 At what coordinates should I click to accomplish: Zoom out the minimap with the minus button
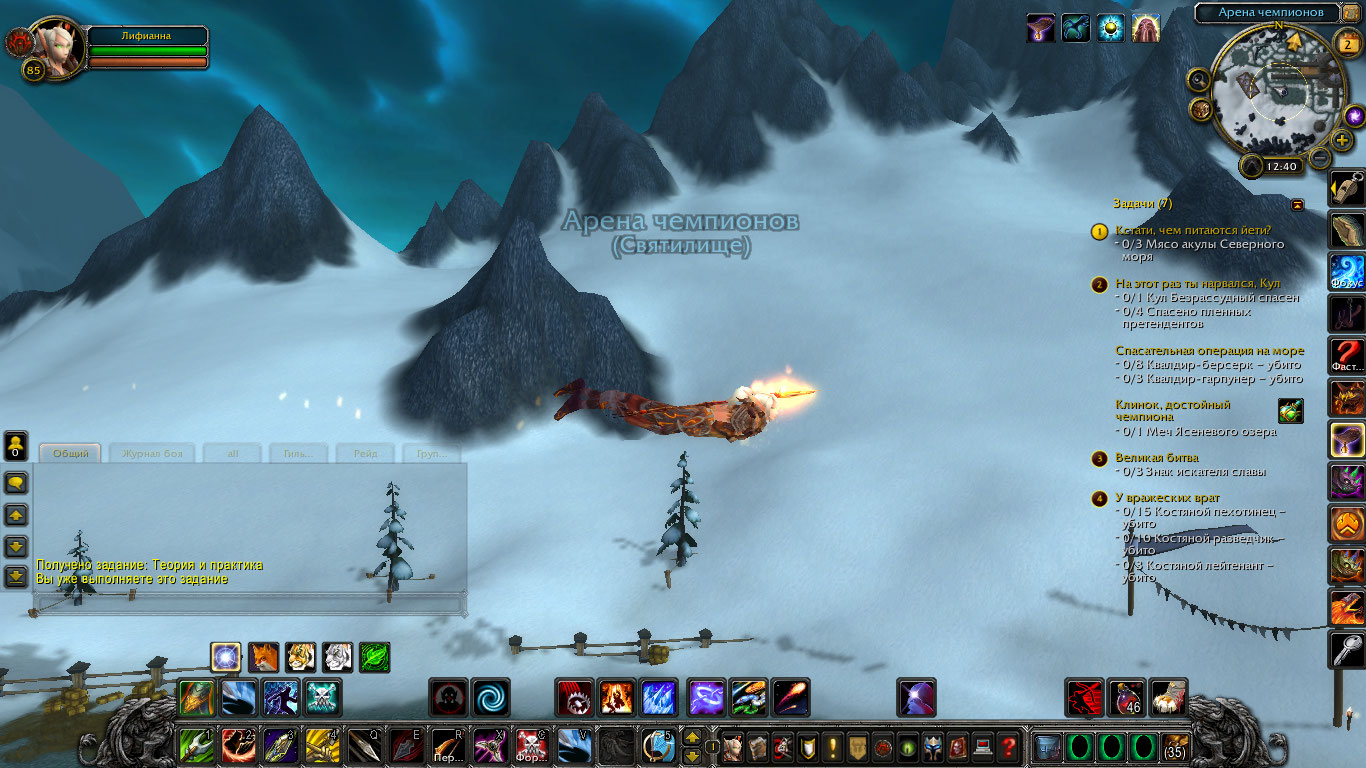[1320, 157]
